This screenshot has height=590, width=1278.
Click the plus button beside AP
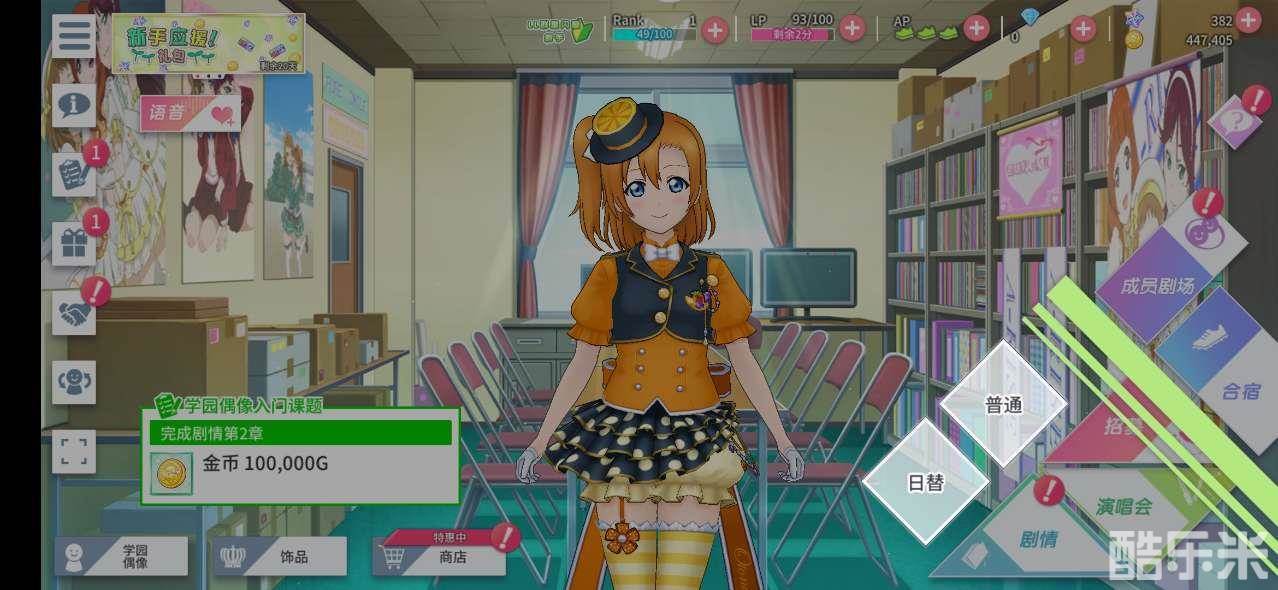click(976, 29)
